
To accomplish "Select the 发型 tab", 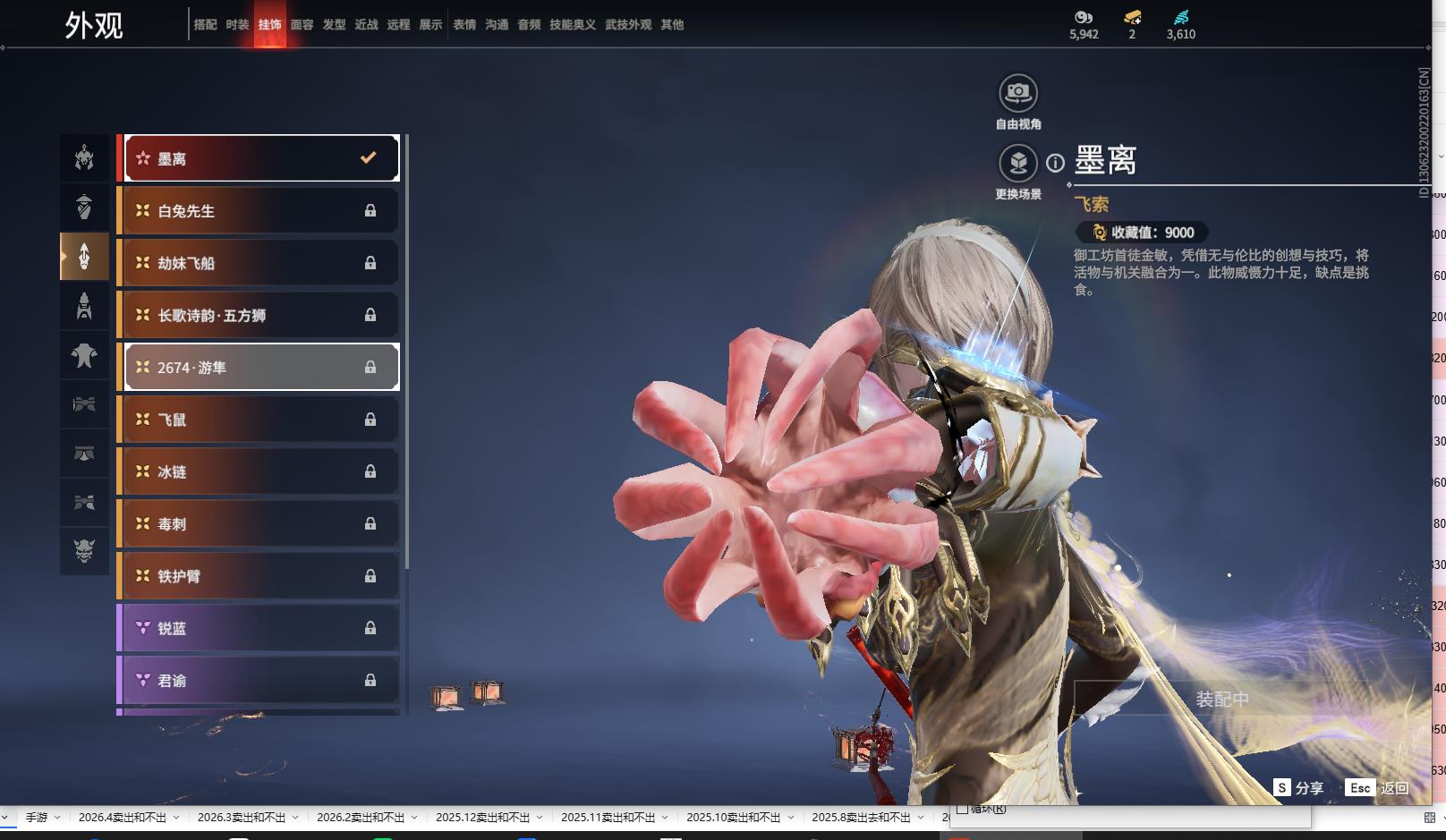I will tap(335, 25).
